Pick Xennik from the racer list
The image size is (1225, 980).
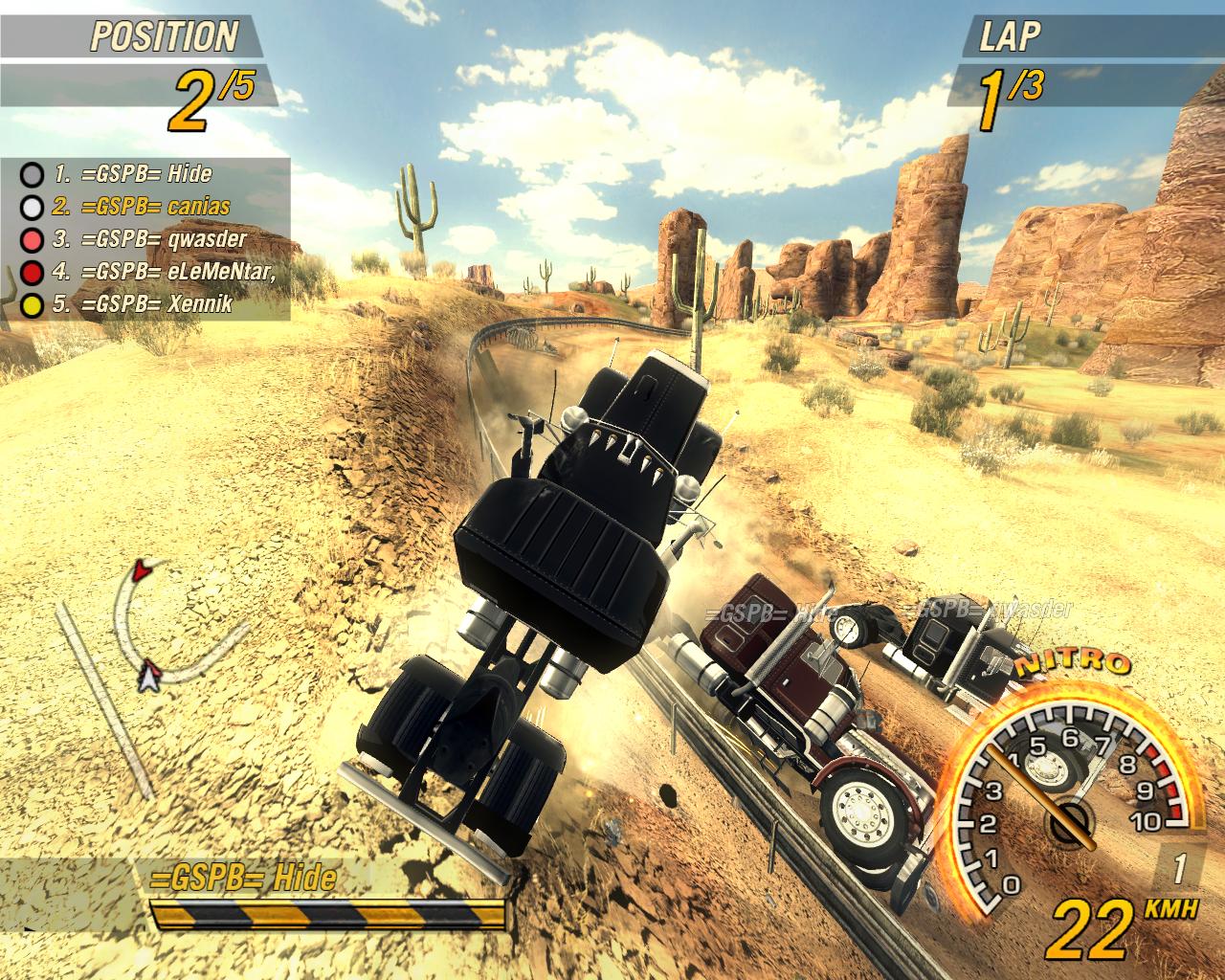pos(144,304)
